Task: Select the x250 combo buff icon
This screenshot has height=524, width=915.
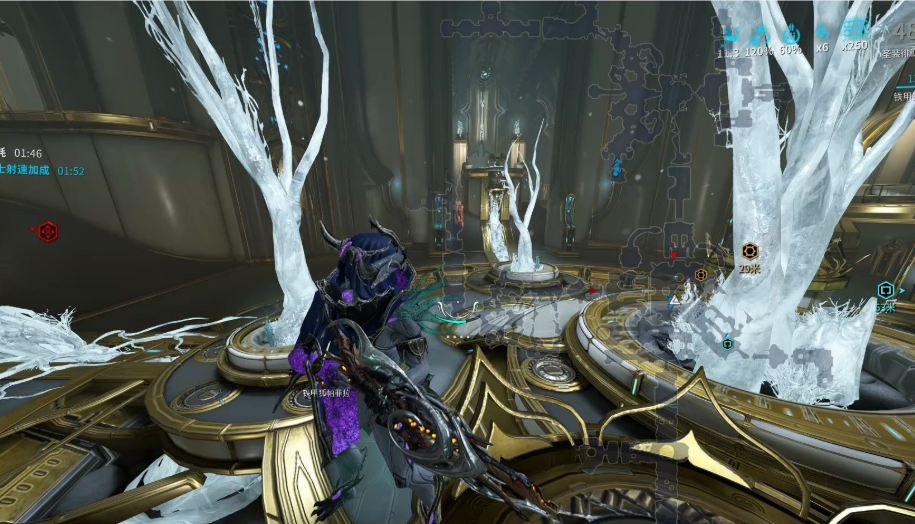Action: (855, 30)
